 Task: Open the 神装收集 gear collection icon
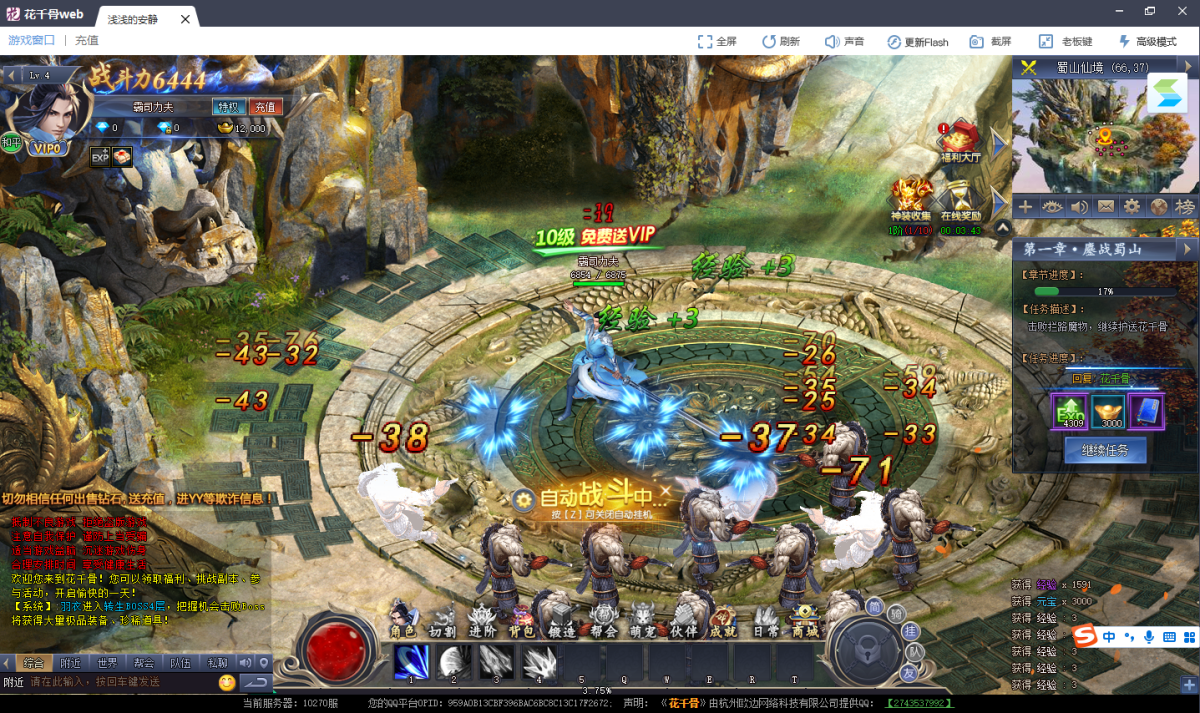[911, 199]
